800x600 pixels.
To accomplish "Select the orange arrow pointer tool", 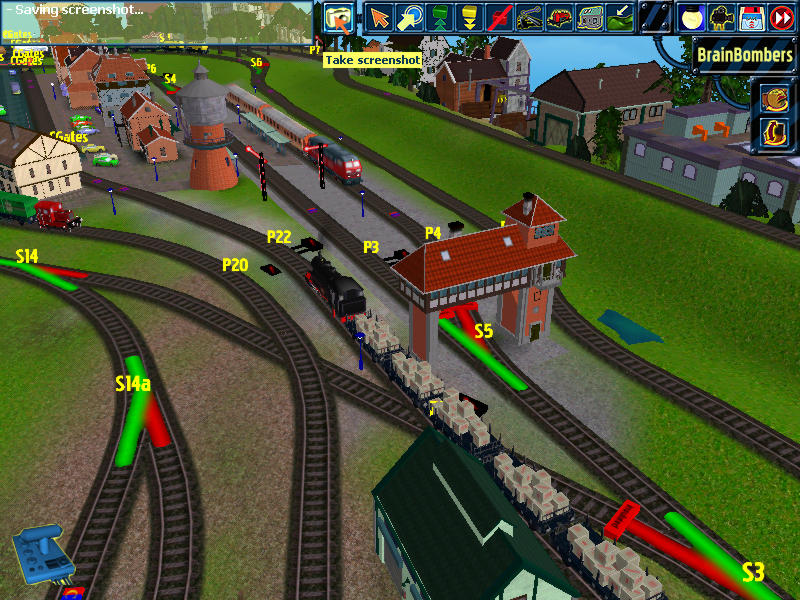I will tap(379, 18).
